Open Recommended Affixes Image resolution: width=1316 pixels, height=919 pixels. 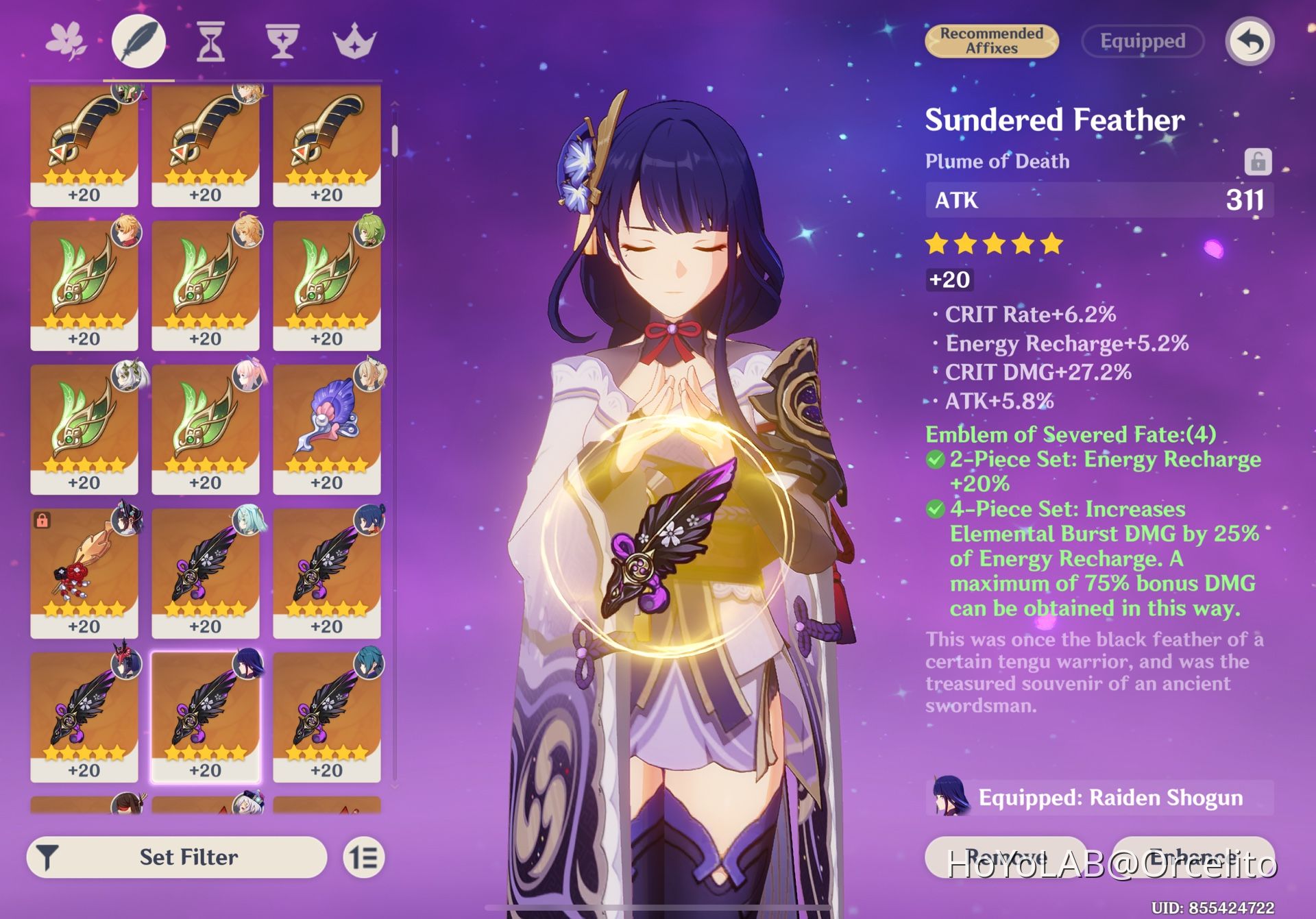tap(991, 41)
